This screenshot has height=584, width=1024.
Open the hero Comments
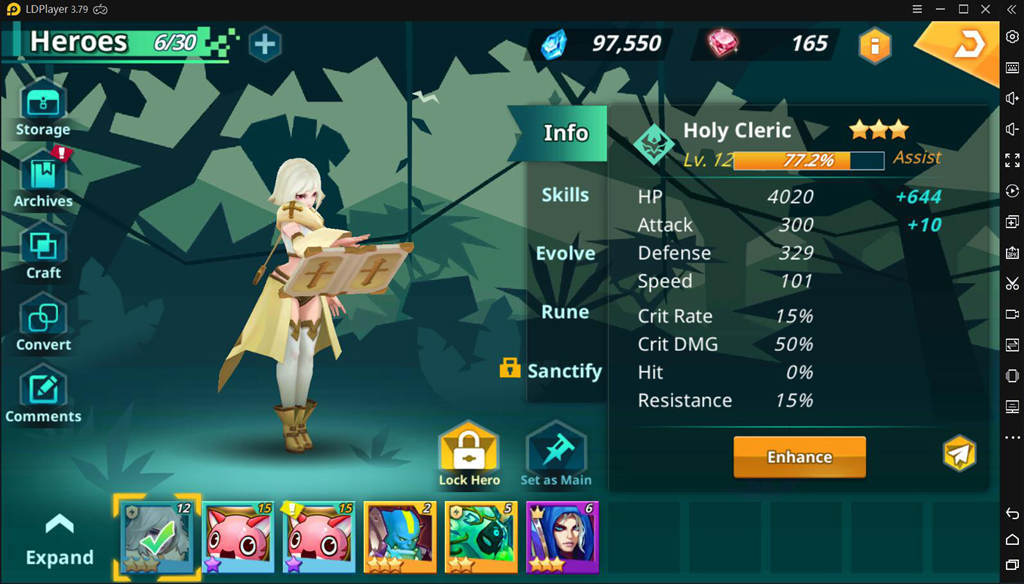pos(43,394)
